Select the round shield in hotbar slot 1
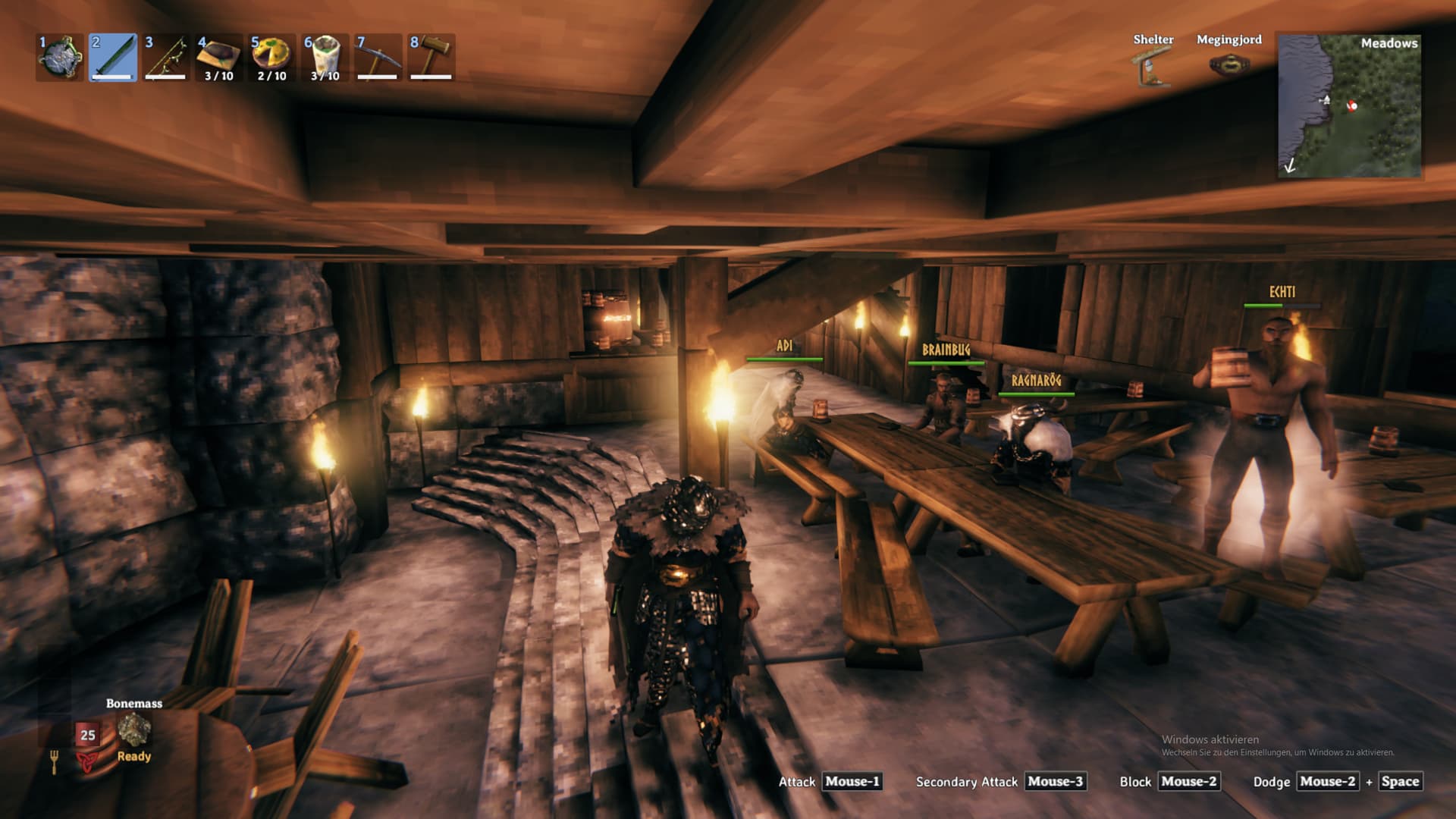The height and width of the screenshot is (819, 1456). tap(60, 58)
